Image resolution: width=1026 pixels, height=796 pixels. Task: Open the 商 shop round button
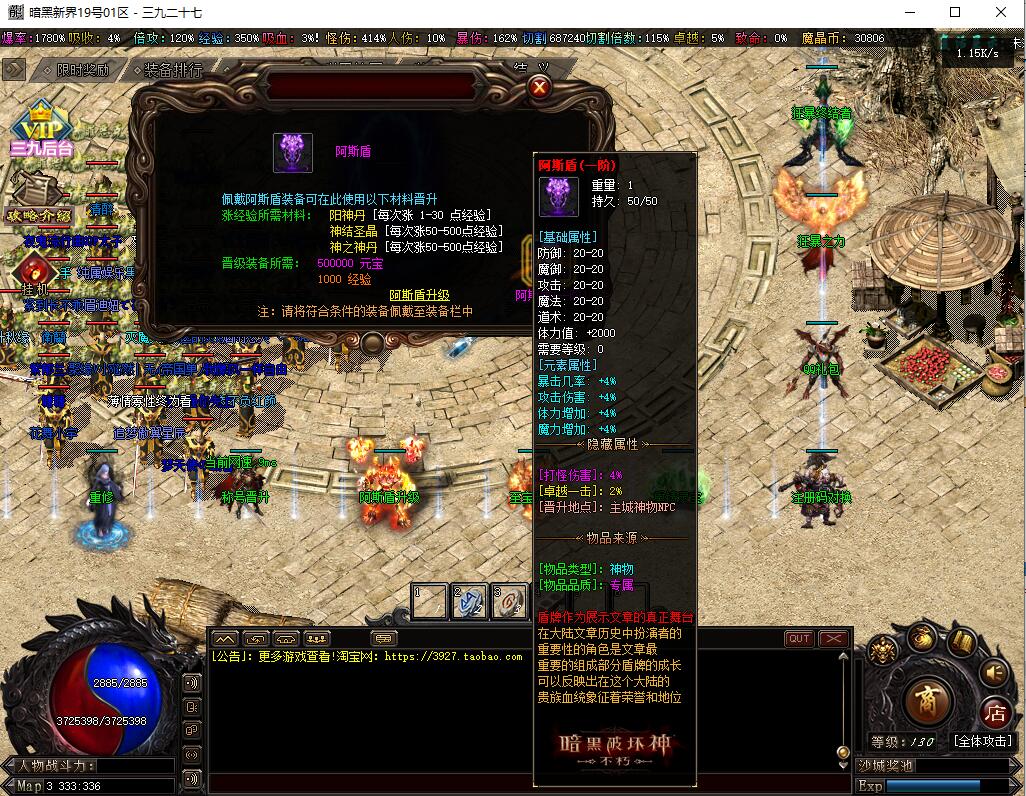coord(929,701)
